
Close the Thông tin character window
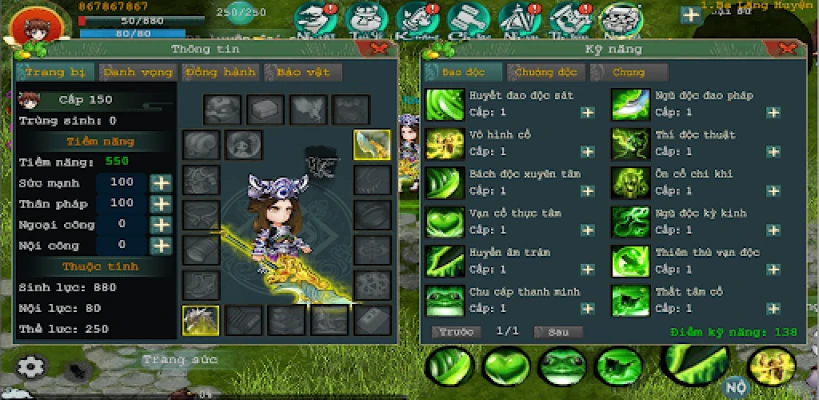[x=378, y=47]
